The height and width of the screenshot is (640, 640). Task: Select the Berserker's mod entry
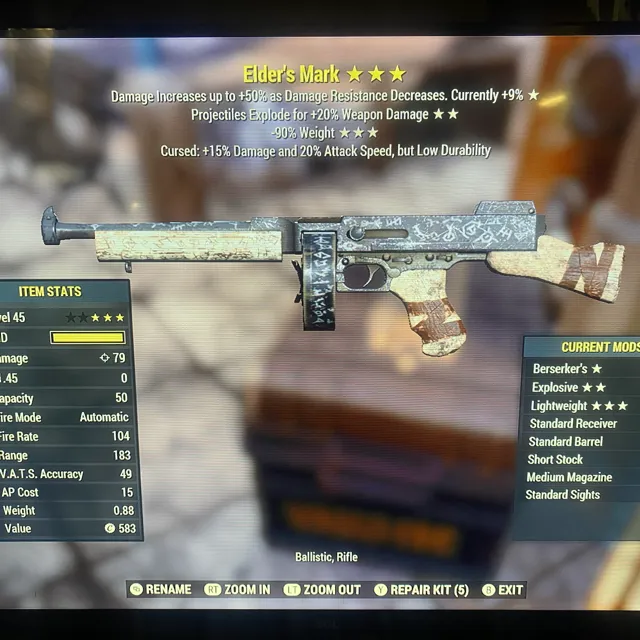pyautogui.click(x=567, y=369)
